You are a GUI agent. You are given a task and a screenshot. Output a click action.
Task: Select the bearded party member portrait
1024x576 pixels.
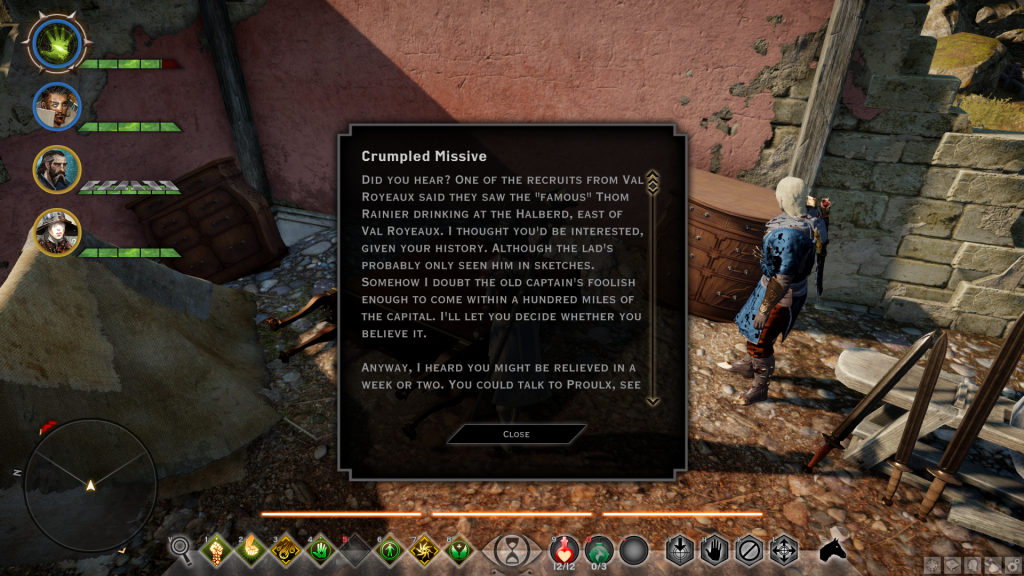click(55, 169)
